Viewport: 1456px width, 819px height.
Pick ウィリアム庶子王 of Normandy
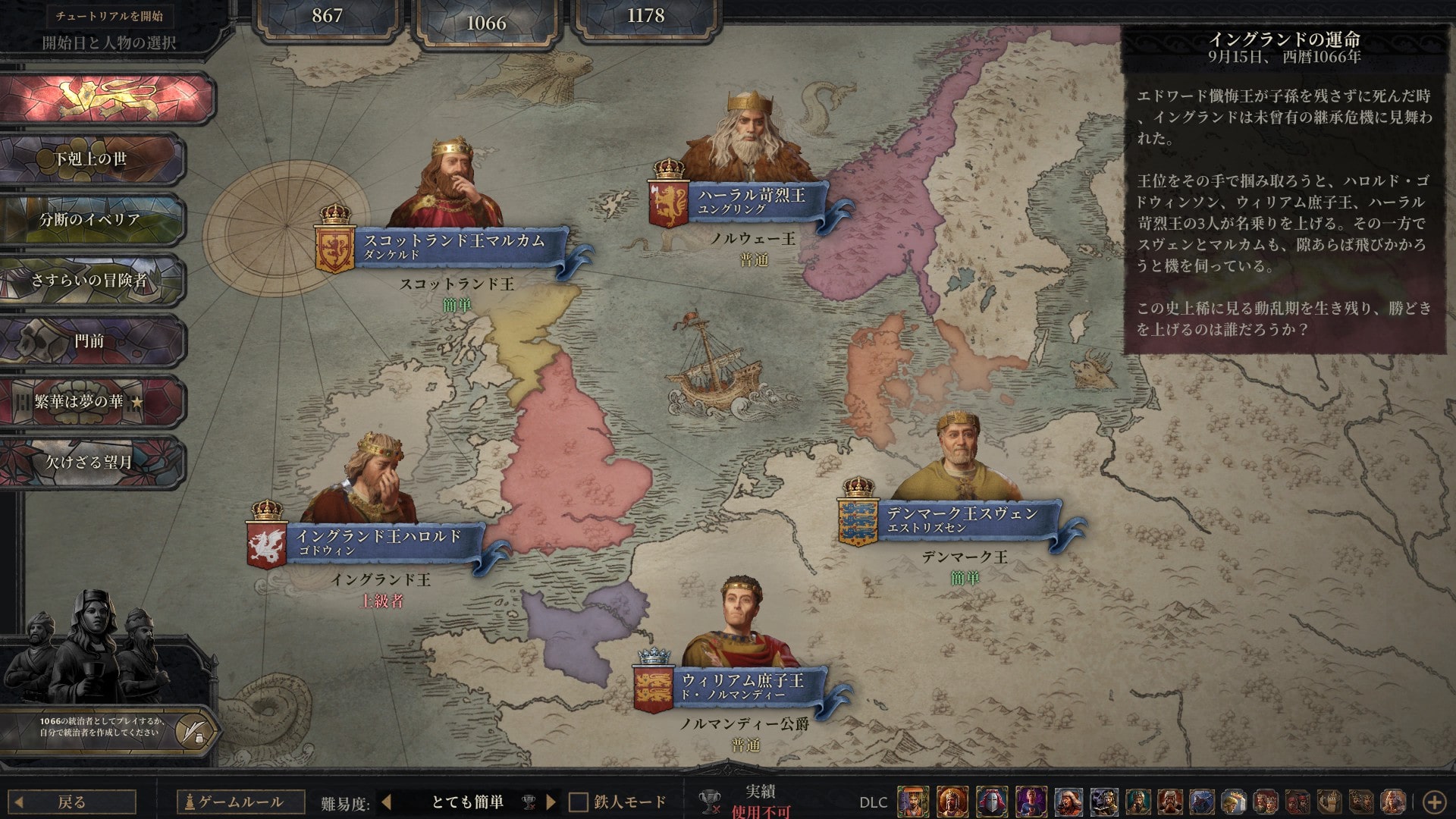pos(742,686)
